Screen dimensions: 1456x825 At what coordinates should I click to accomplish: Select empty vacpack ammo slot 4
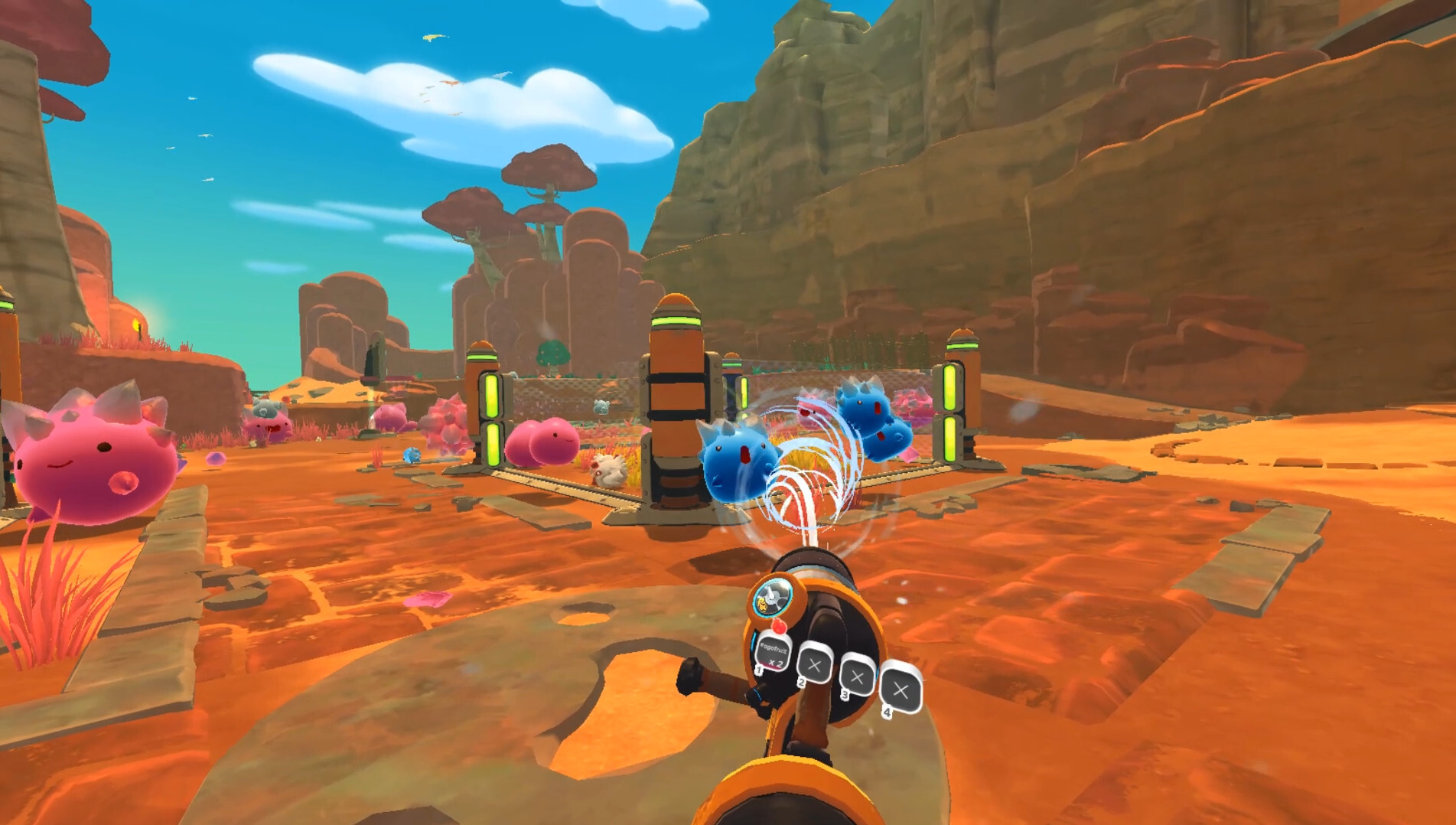[901, 690]
